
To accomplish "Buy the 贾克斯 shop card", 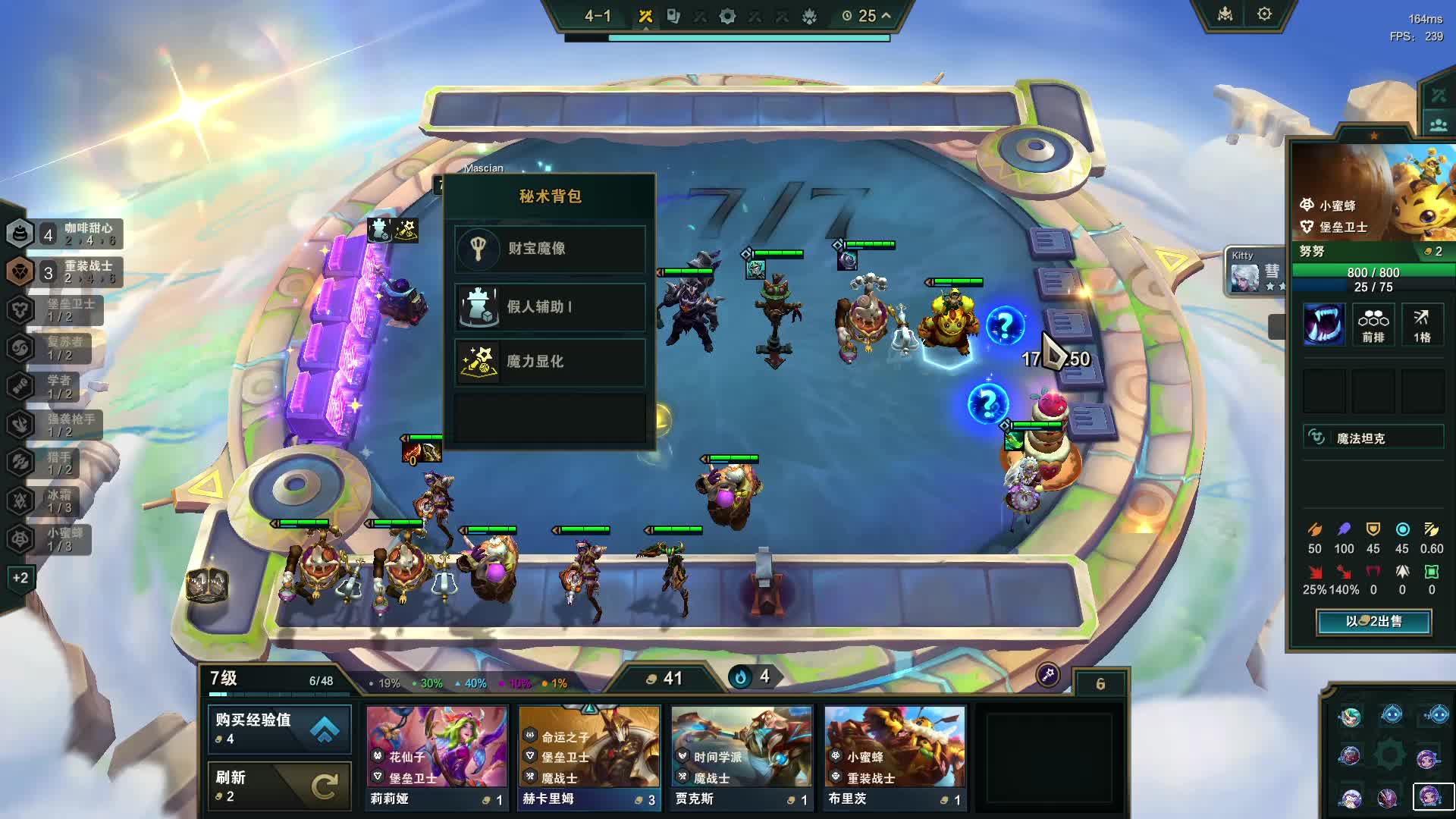I will 742,757.
